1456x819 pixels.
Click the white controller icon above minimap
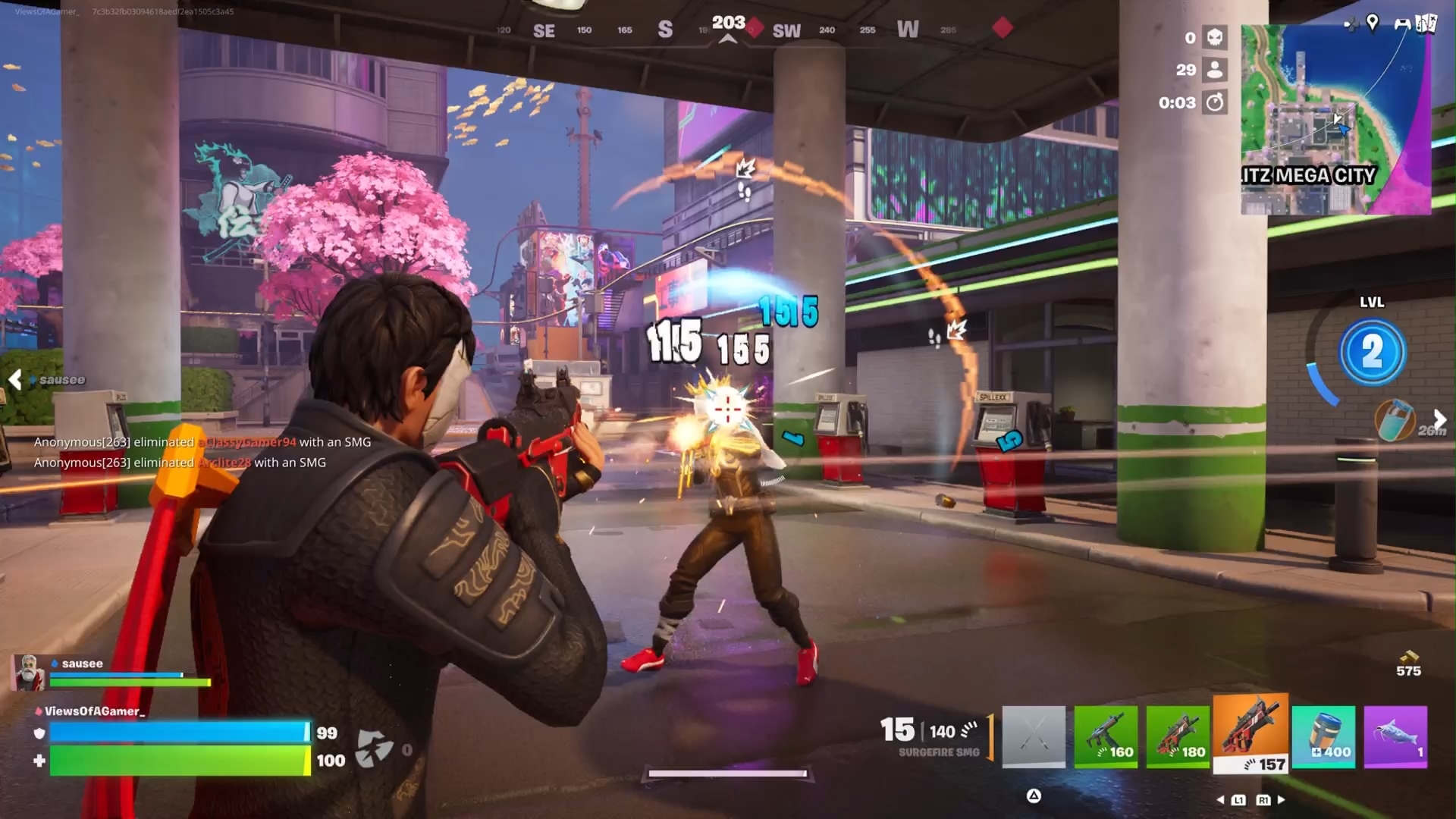(1402, 24)
